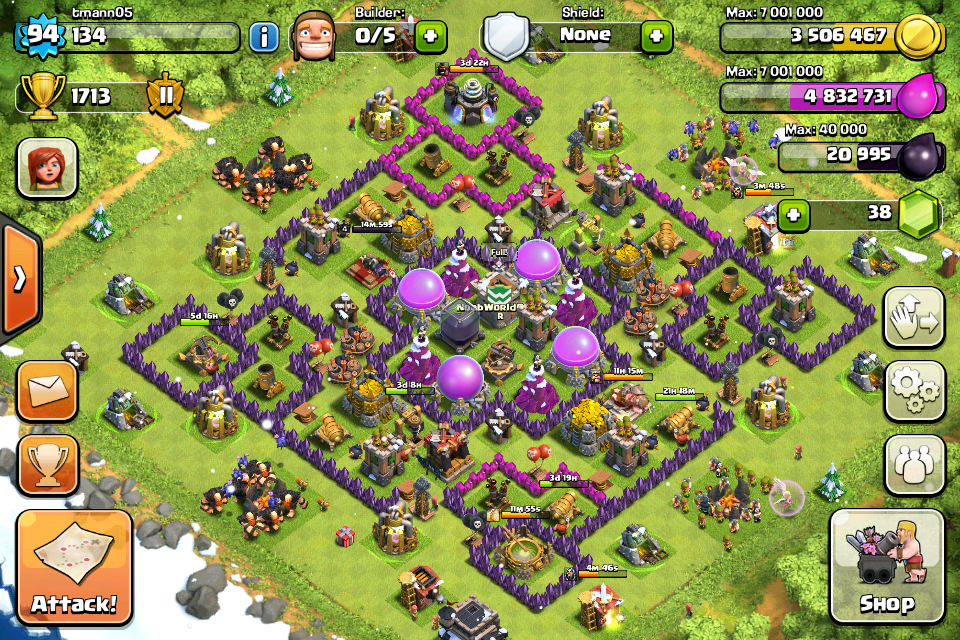Viewport: 960px width, 640px height.
Task: Add a builder with the green plus
Action: coord(430,37)
